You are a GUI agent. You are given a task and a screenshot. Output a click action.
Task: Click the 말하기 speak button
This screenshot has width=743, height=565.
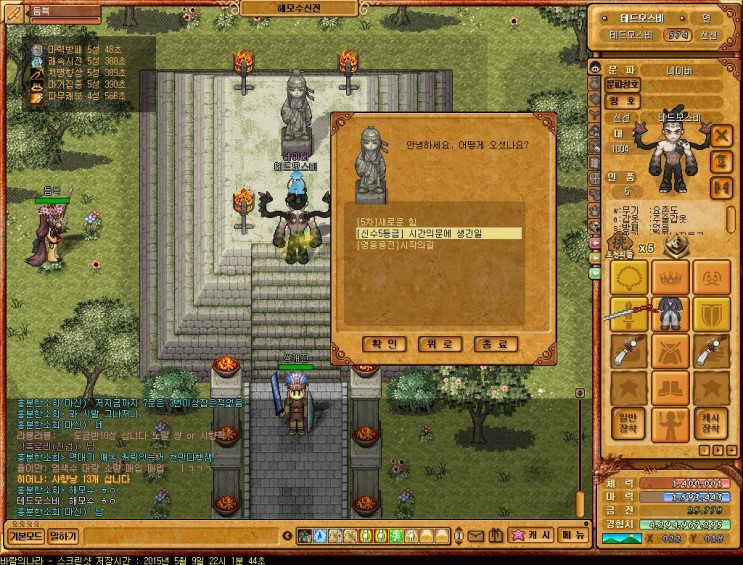(63, 536)
